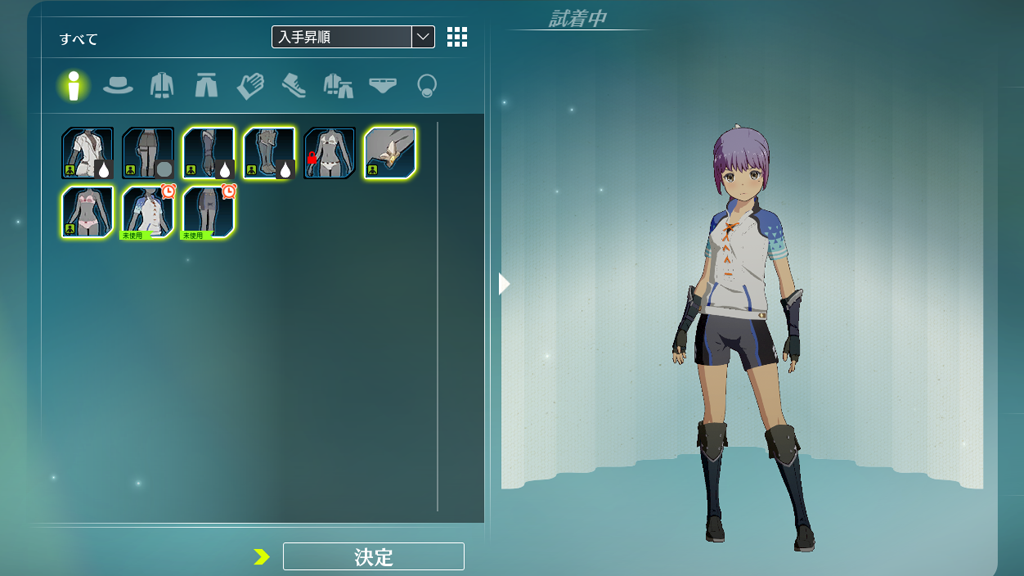Viewport: 1024px width, 576px height.
Task: Collapse the panel with the white arrow
Action: 504,284
